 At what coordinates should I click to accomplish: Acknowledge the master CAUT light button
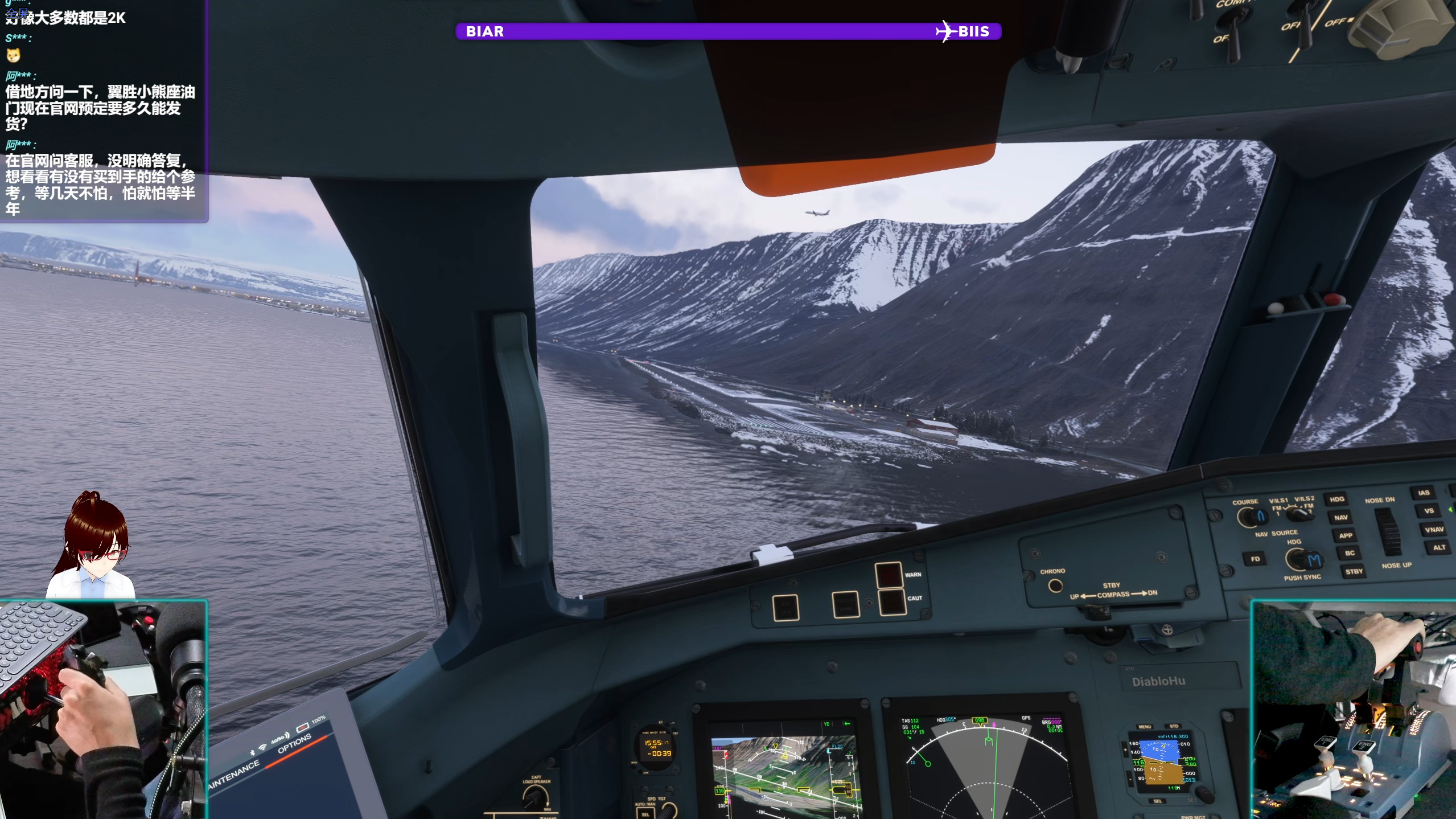click(x=892, y=601)
